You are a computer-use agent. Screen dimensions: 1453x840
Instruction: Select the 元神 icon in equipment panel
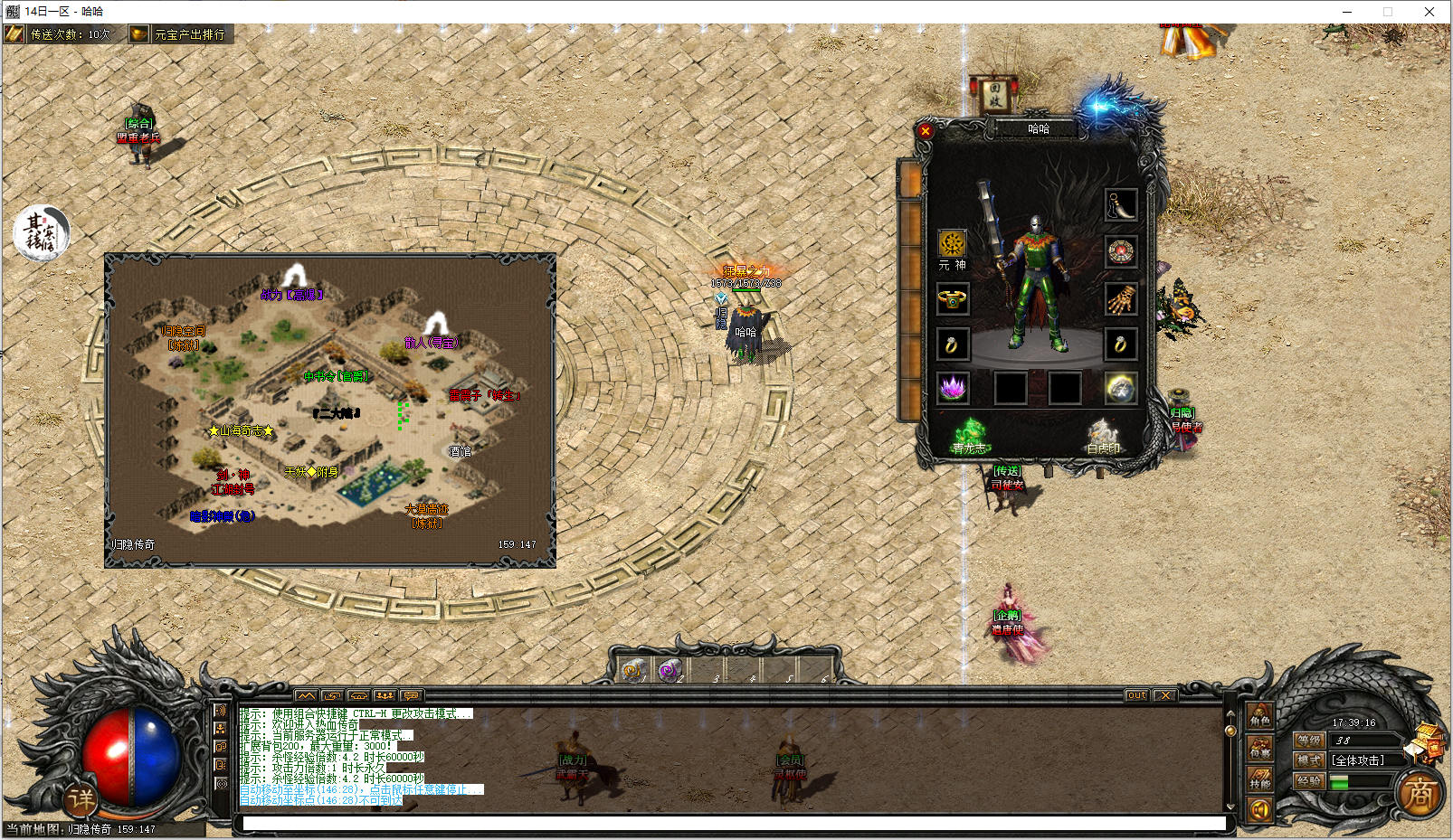point(952,244)
